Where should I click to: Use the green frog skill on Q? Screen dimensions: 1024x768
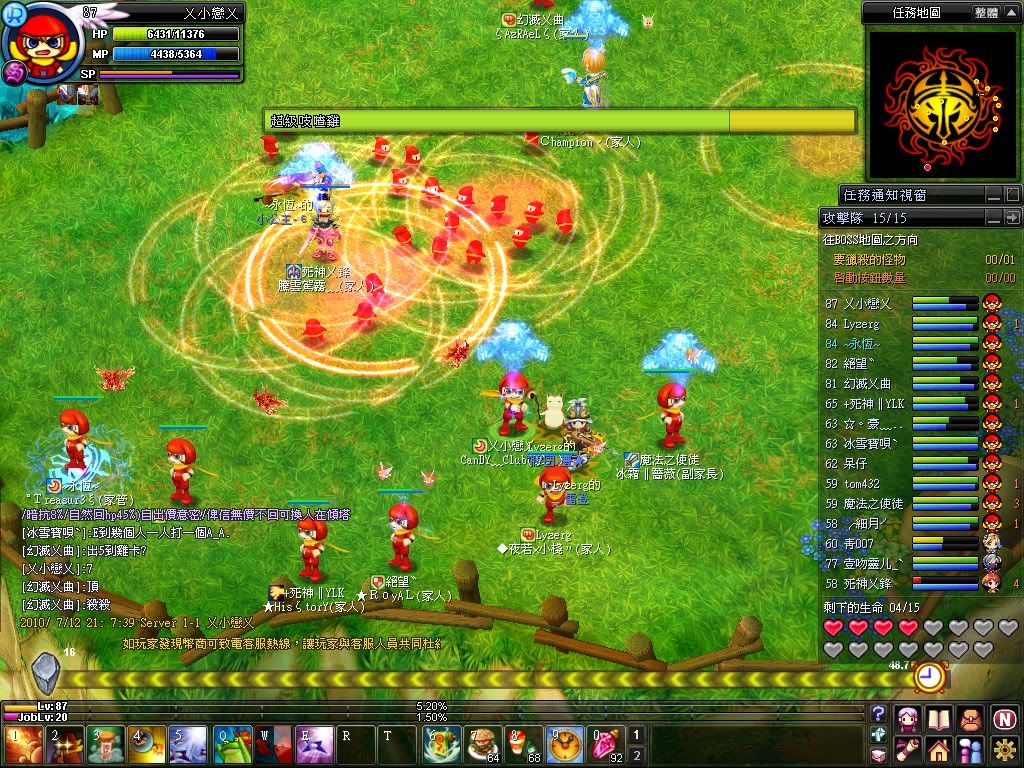pos(233,746)
